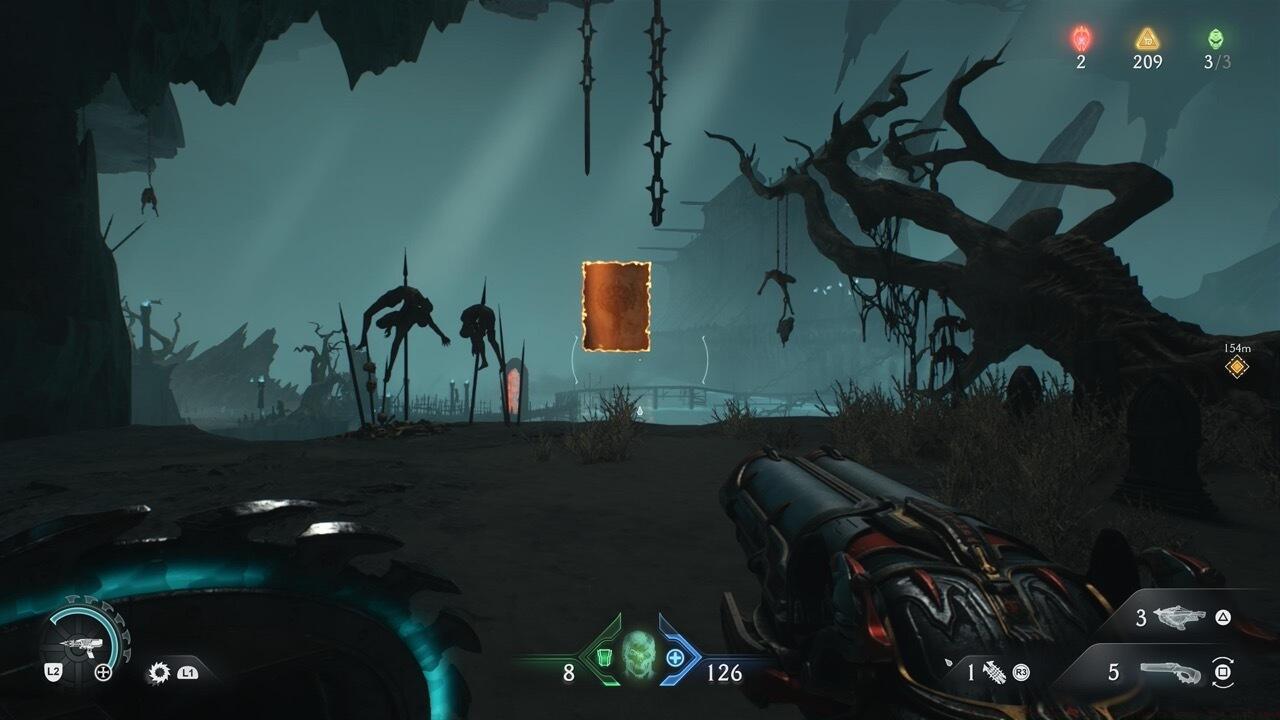Click the crosshair reticle icon near the weapon wheel
Screen dimensions: 1280x720
[103, 671]
